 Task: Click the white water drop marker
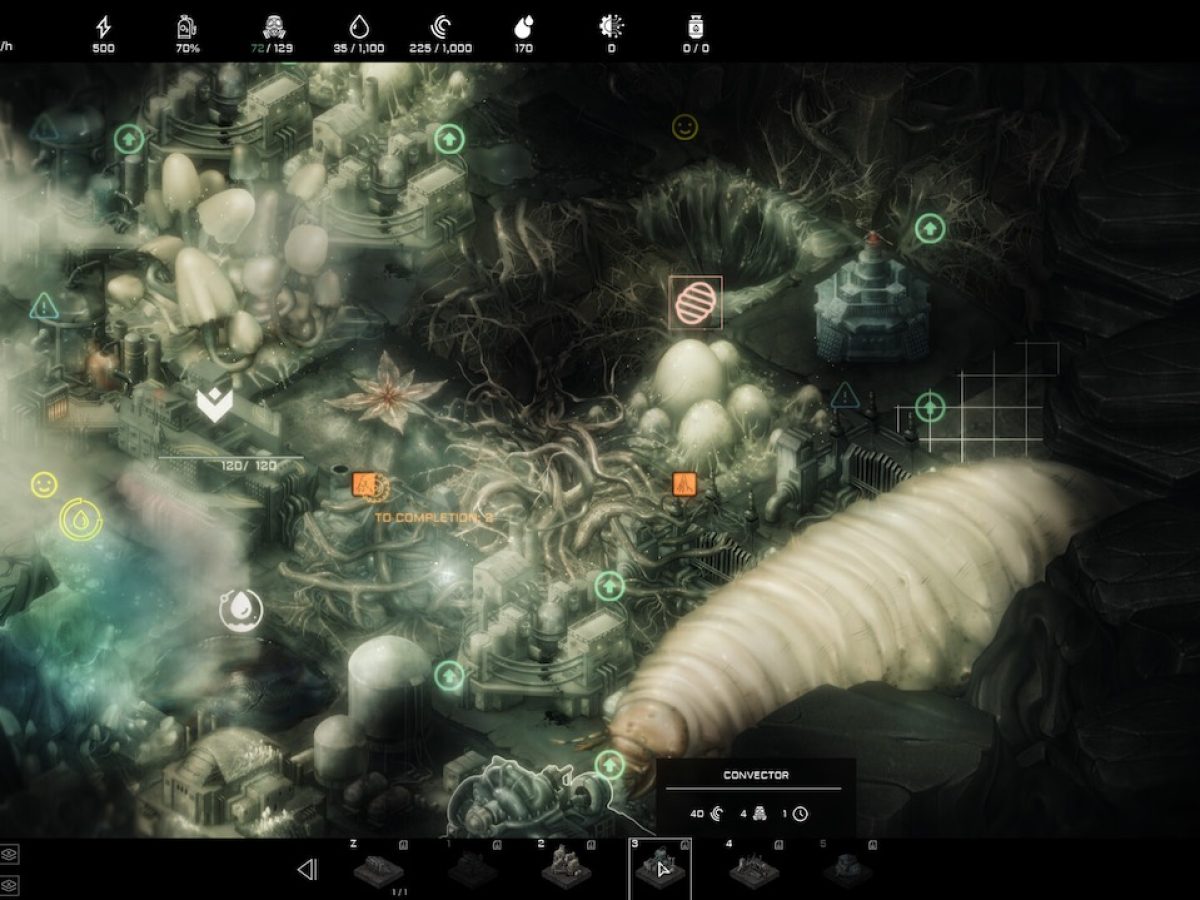point(241,610)
